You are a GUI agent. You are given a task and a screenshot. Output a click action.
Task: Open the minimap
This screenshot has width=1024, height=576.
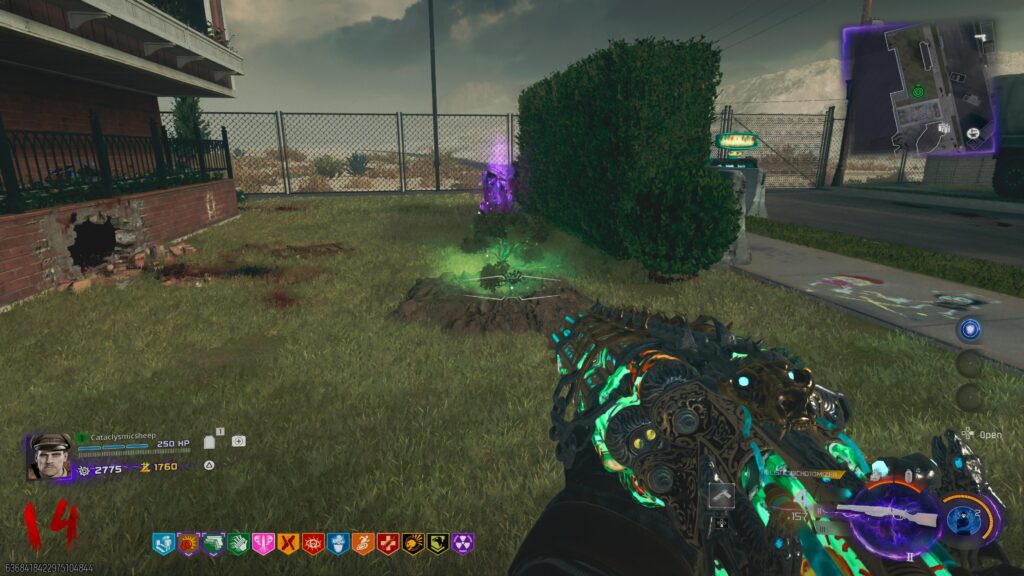pos(920,88)
